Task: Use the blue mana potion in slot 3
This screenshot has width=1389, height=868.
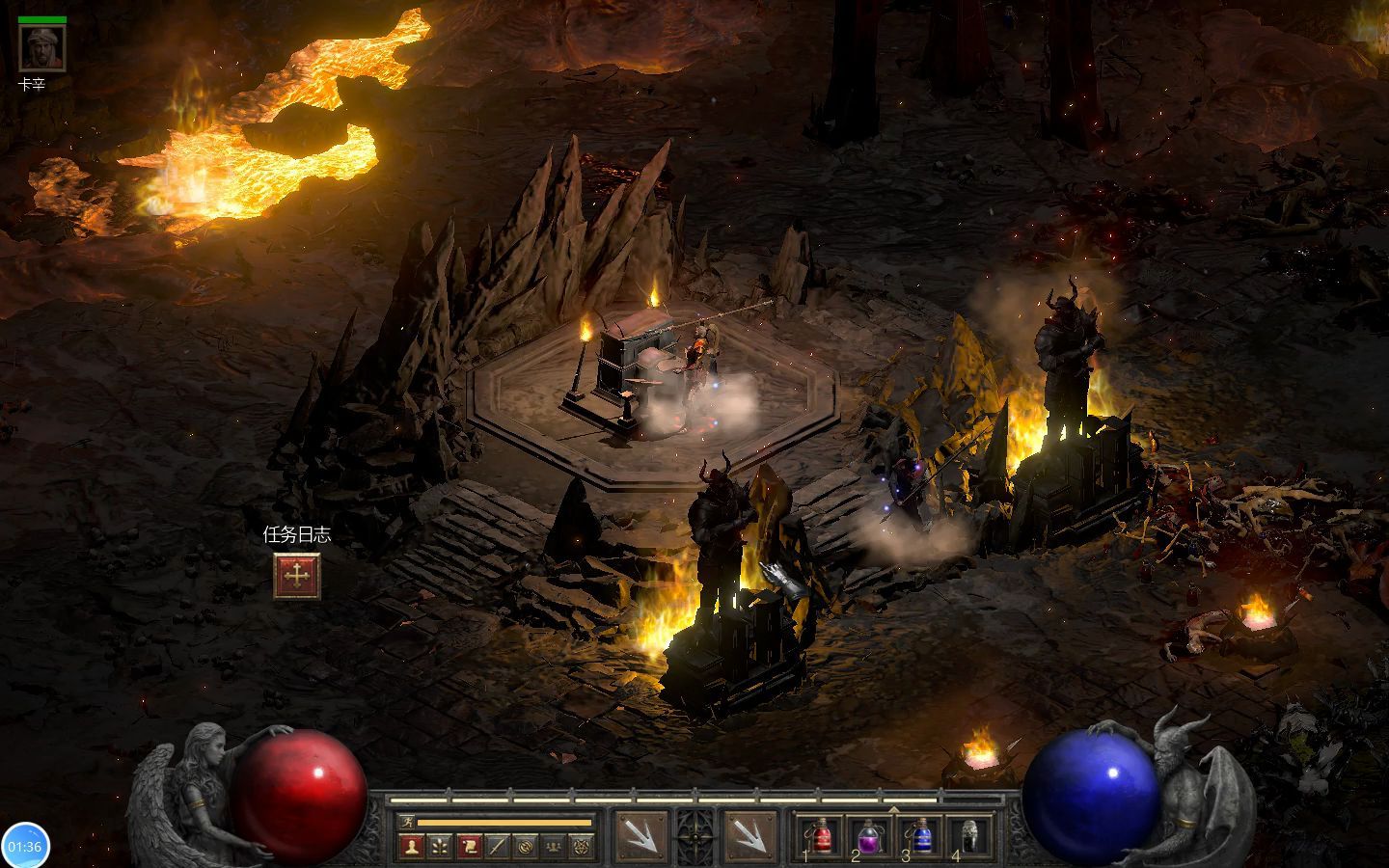Action: tap(921, 835)
